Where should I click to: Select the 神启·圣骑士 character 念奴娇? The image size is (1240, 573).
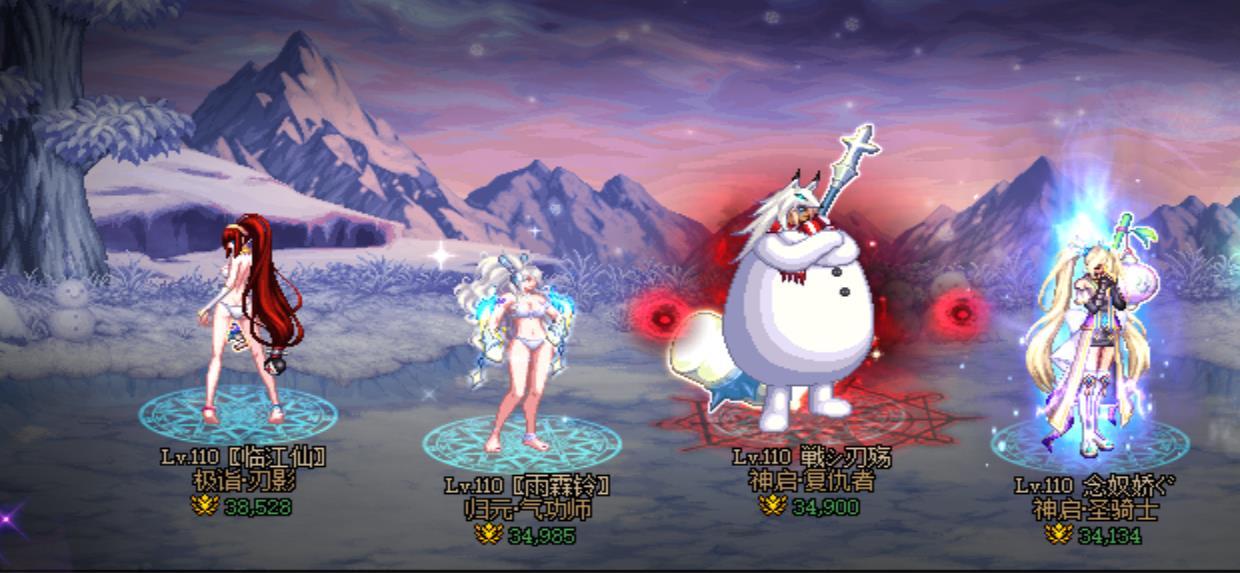coord(1085,340)
